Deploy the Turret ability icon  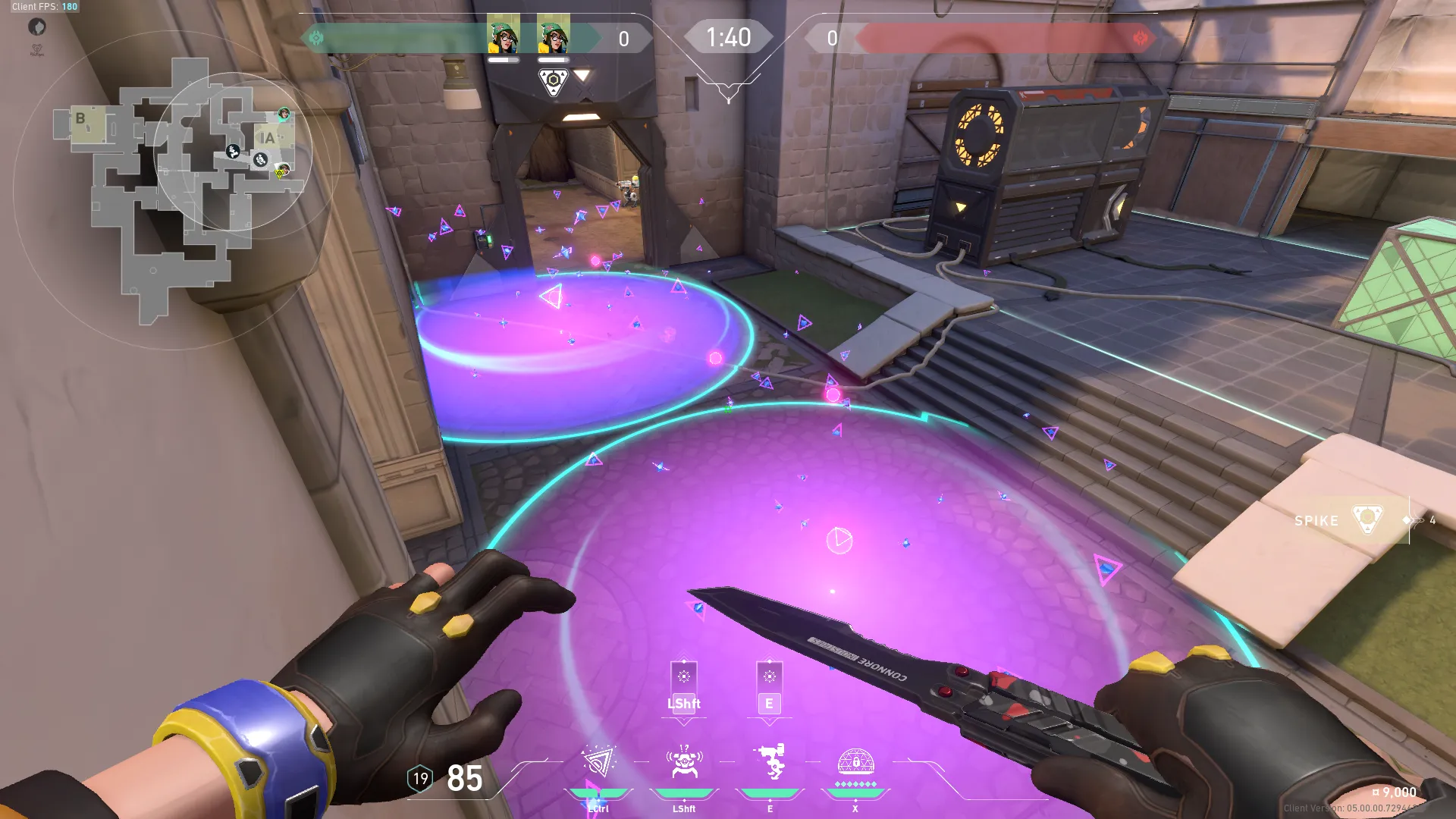[x=770, y=762]
